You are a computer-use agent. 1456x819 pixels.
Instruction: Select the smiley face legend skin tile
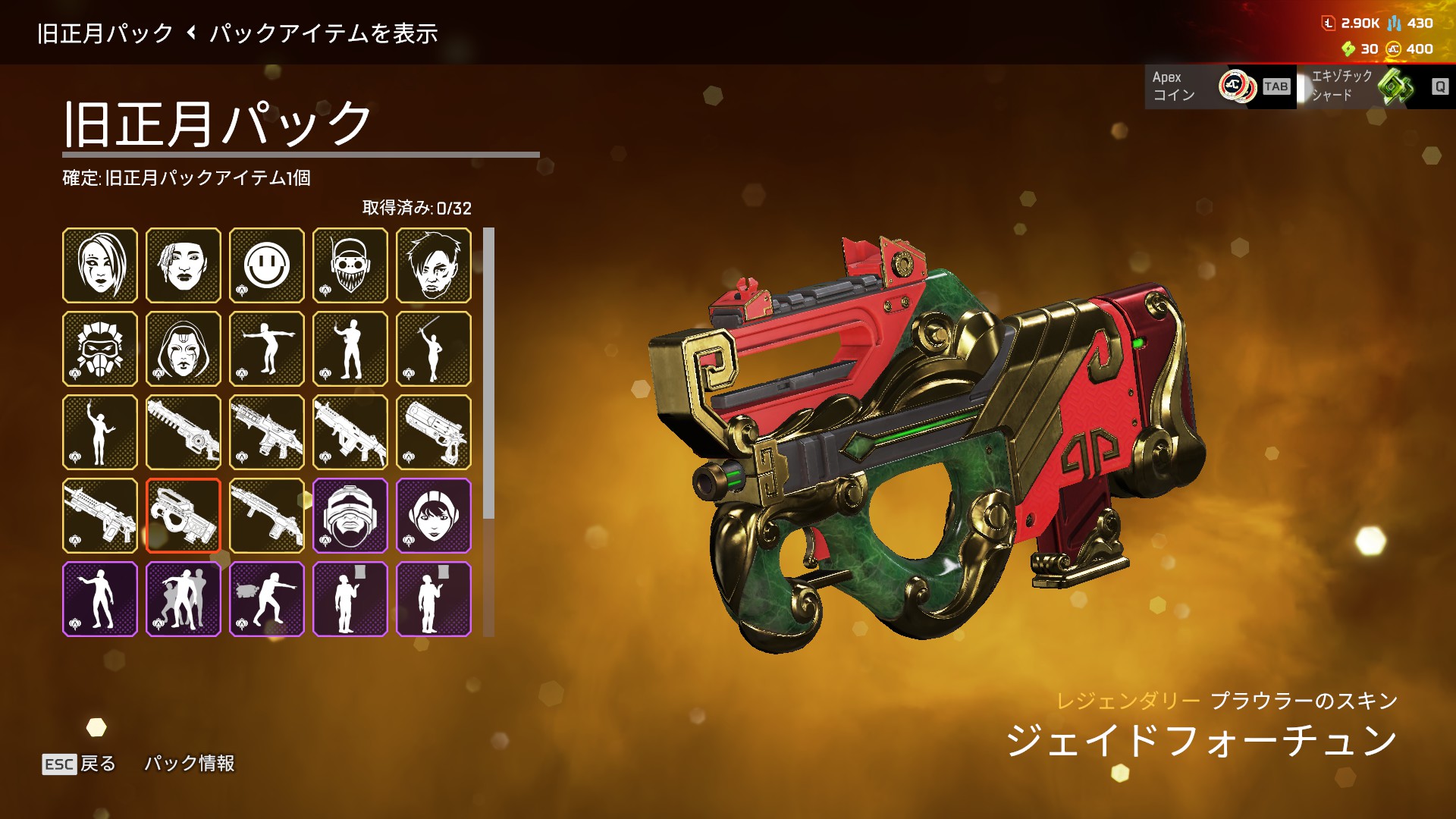pos(267,265)
